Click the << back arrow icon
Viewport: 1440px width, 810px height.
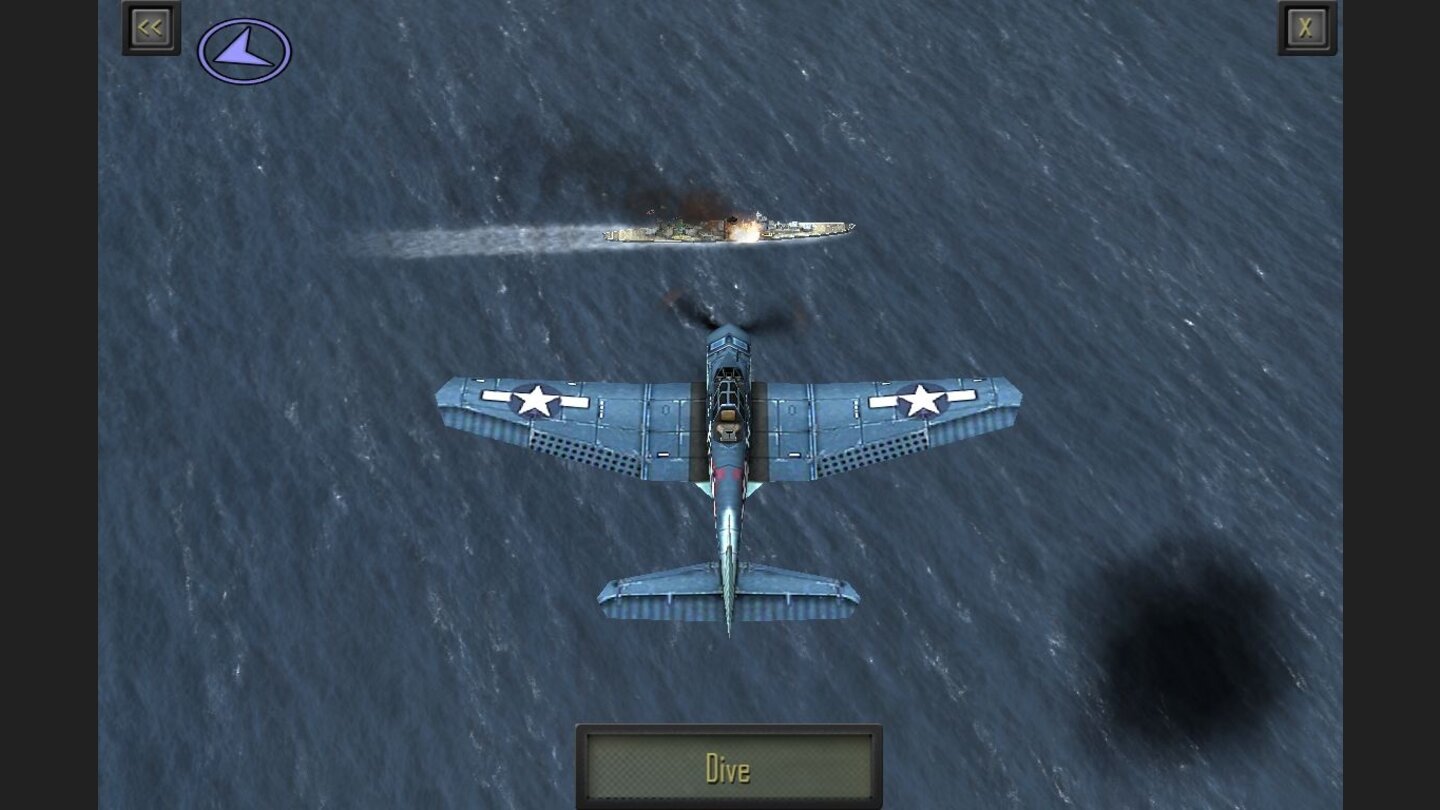click(150, 27)
